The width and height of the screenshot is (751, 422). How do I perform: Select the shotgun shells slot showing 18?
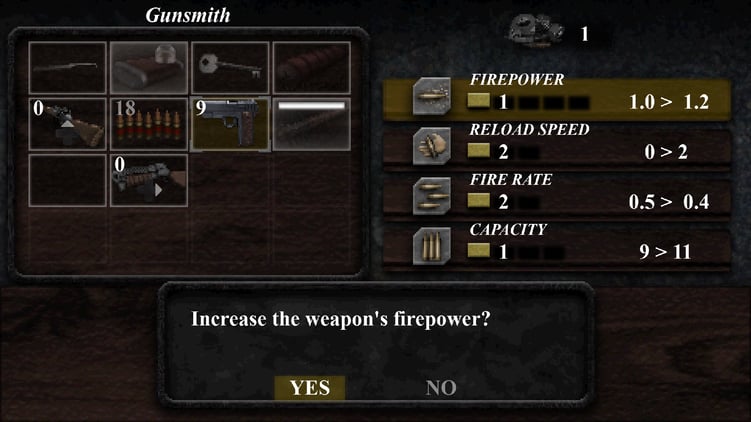pyautogui.click(x=148, y=123)
